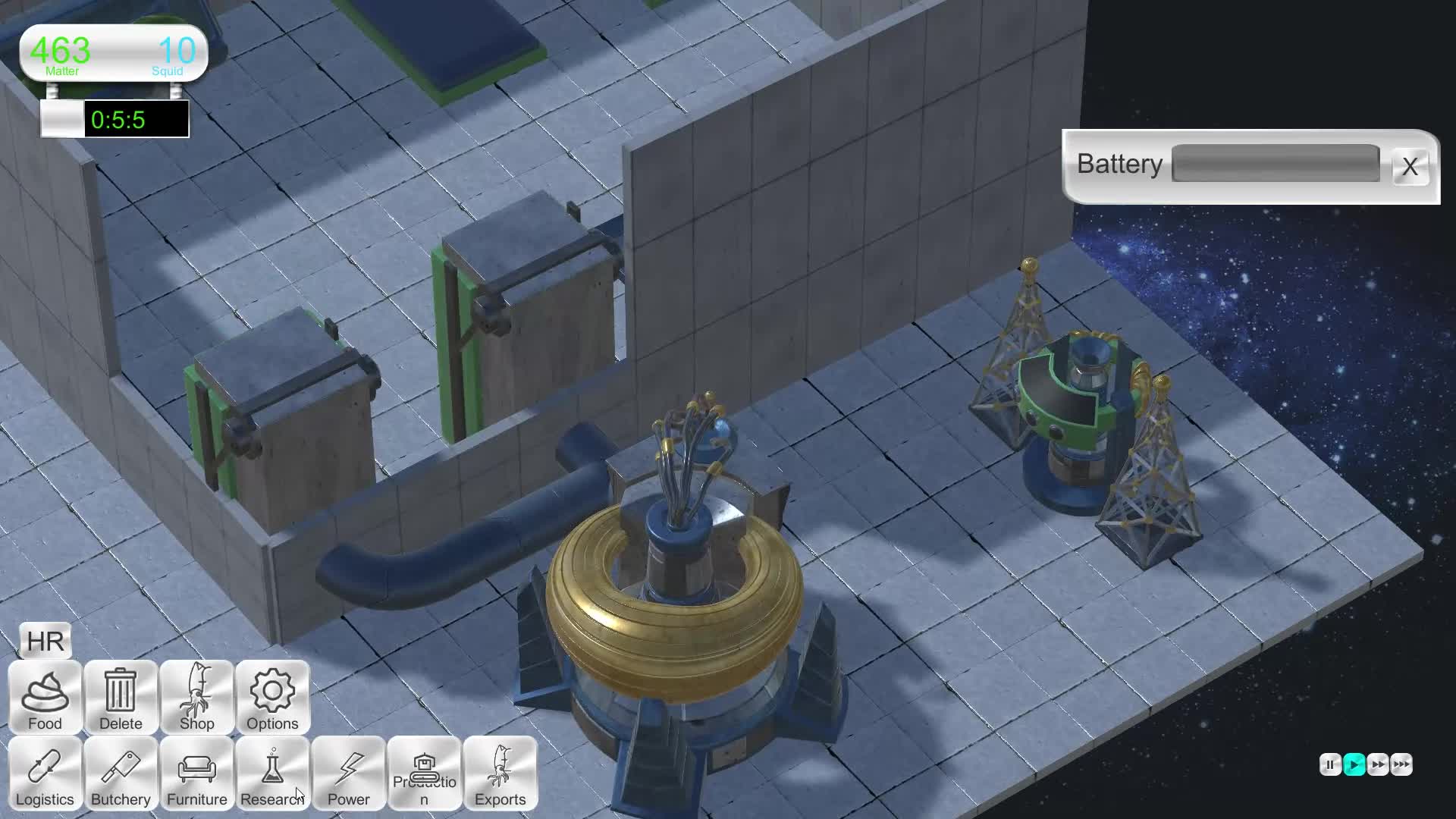Open the Exports panel

tap(500, 773)
